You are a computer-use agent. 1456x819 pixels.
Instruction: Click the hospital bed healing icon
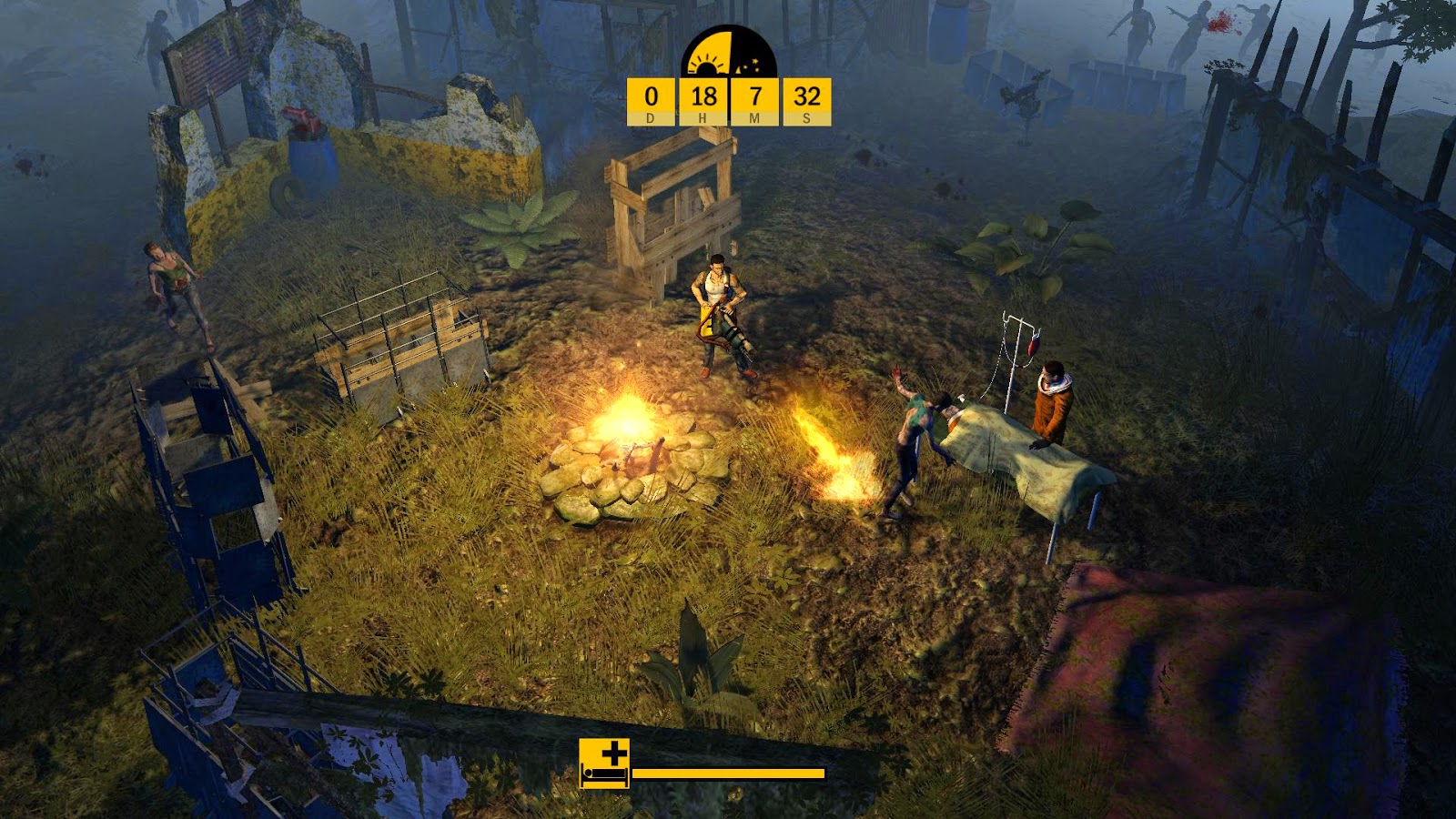604,763
